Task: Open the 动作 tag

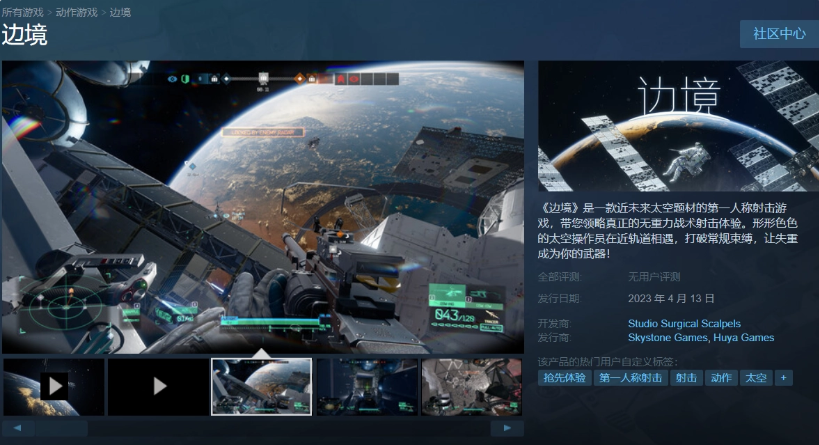Action: coord(720,378)
